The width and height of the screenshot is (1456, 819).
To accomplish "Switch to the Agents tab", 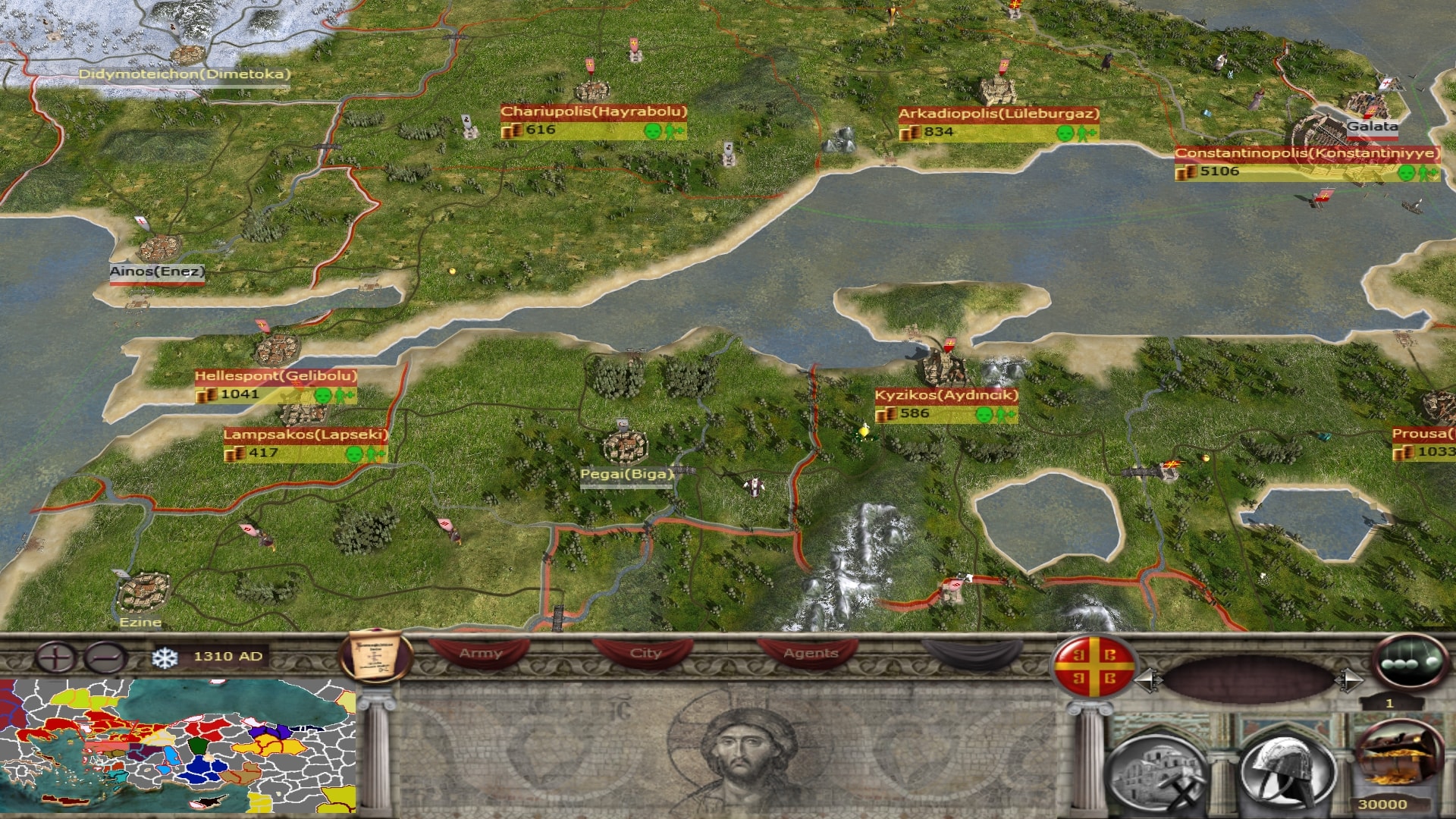I will click(810, 654).
